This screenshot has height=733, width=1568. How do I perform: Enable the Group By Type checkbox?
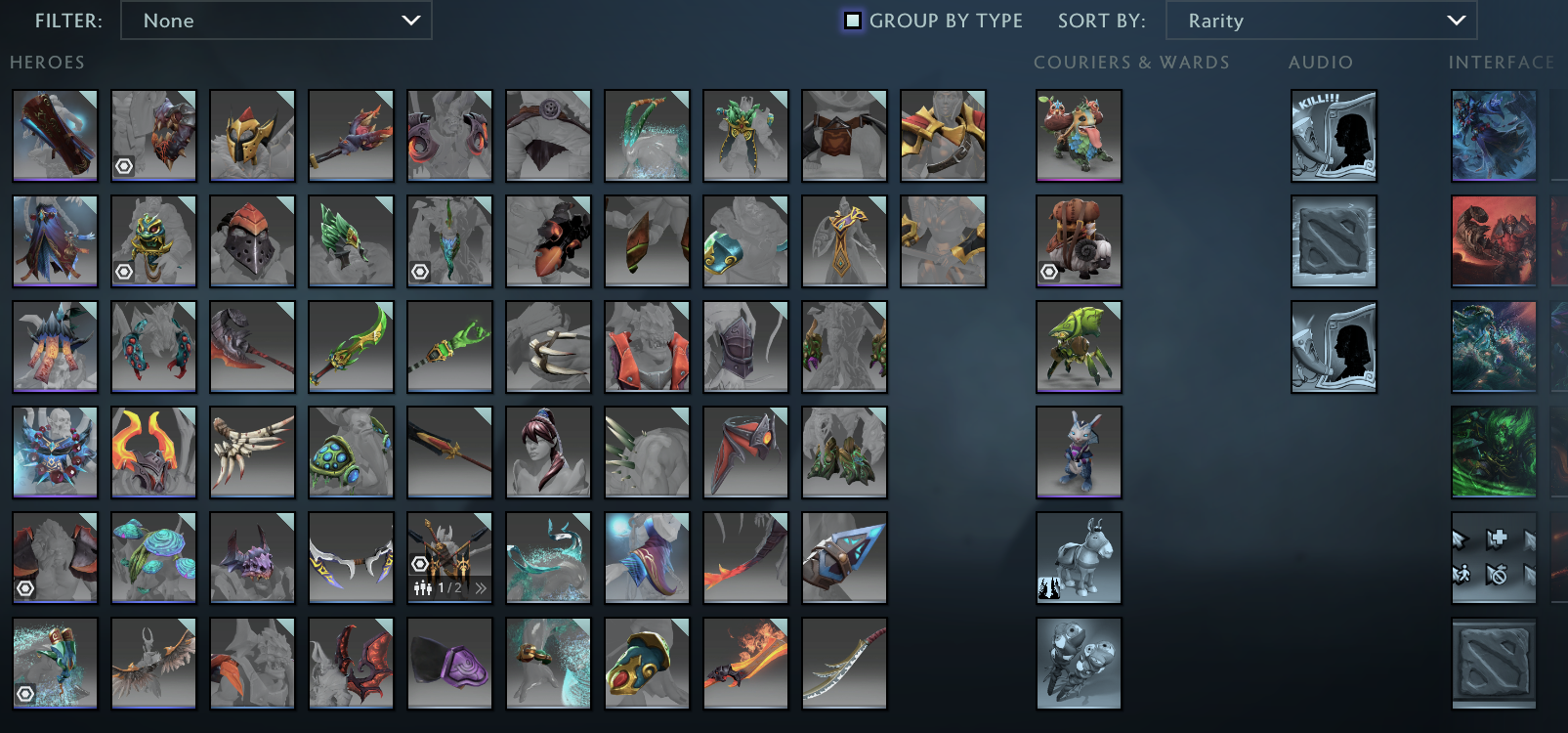click(852, 21)
